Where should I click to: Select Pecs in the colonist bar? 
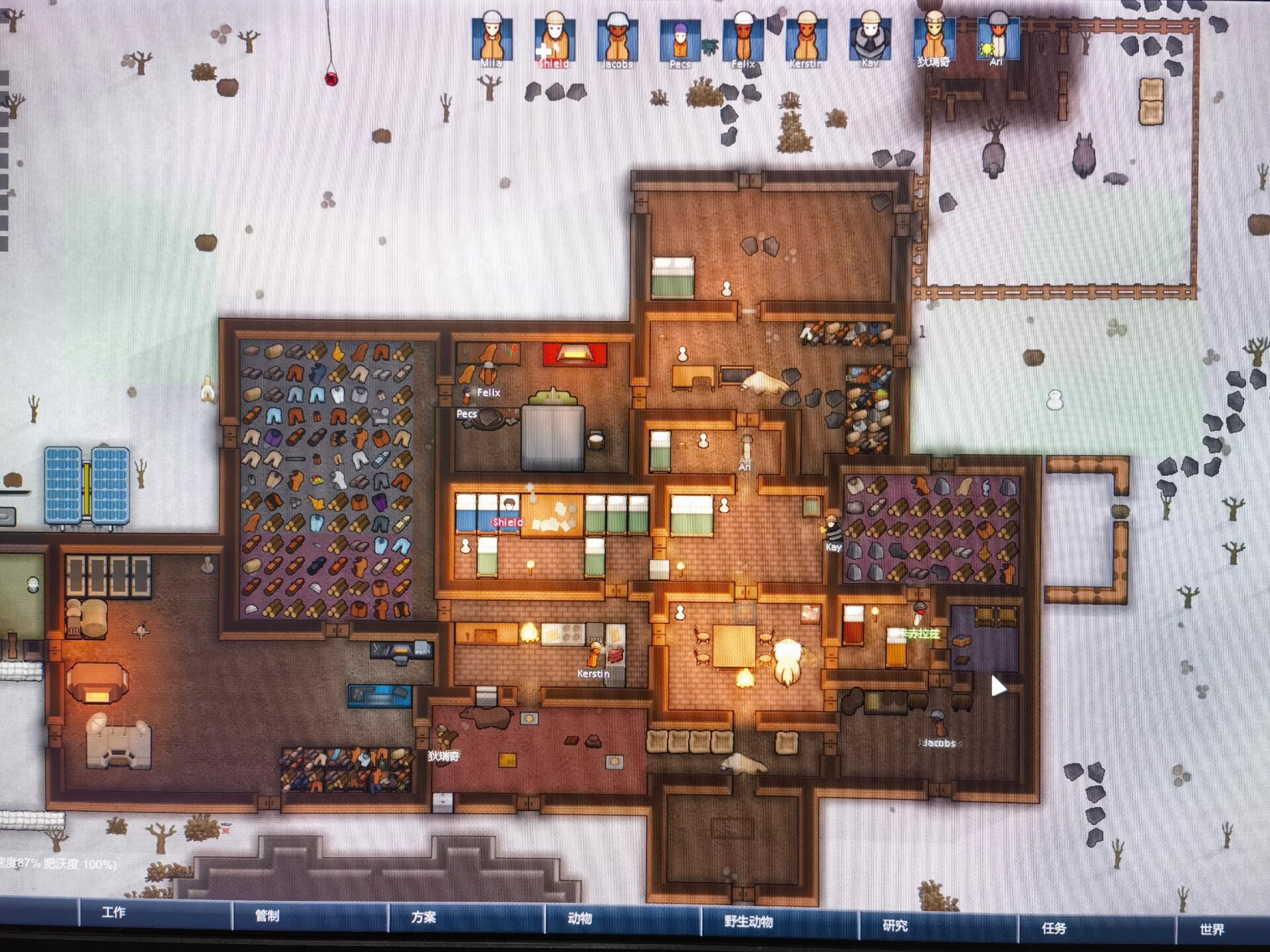click(x=680, y=40)
